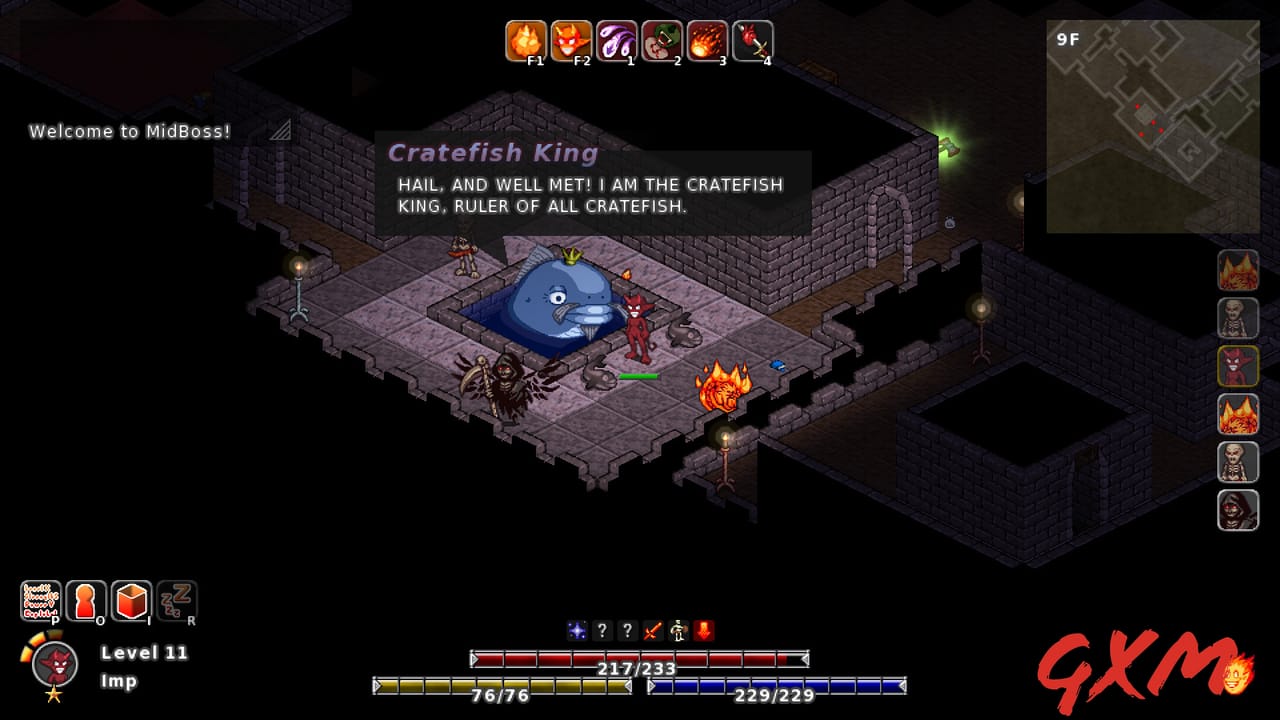Cast the flame burst skill in slot 3

coord(706,41)
